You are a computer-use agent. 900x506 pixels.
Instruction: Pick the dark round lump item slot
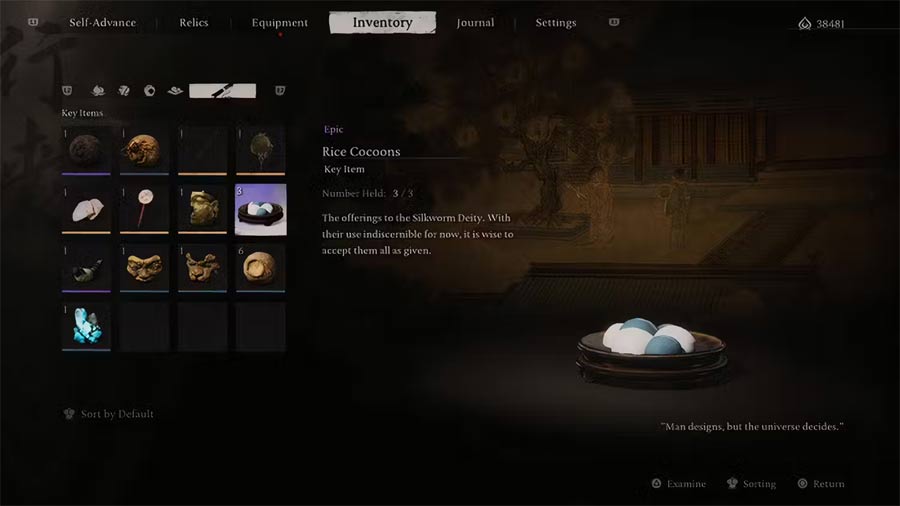tap(86, 152)
